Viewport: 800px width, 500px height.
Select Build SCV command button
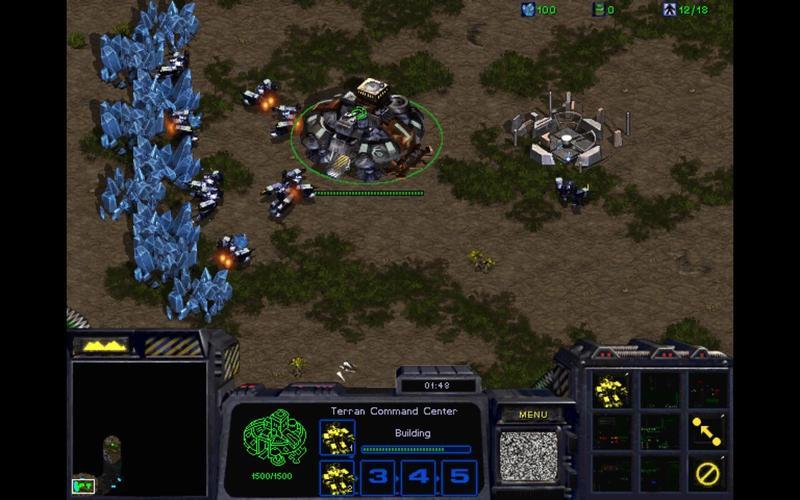tap(610, 390)
